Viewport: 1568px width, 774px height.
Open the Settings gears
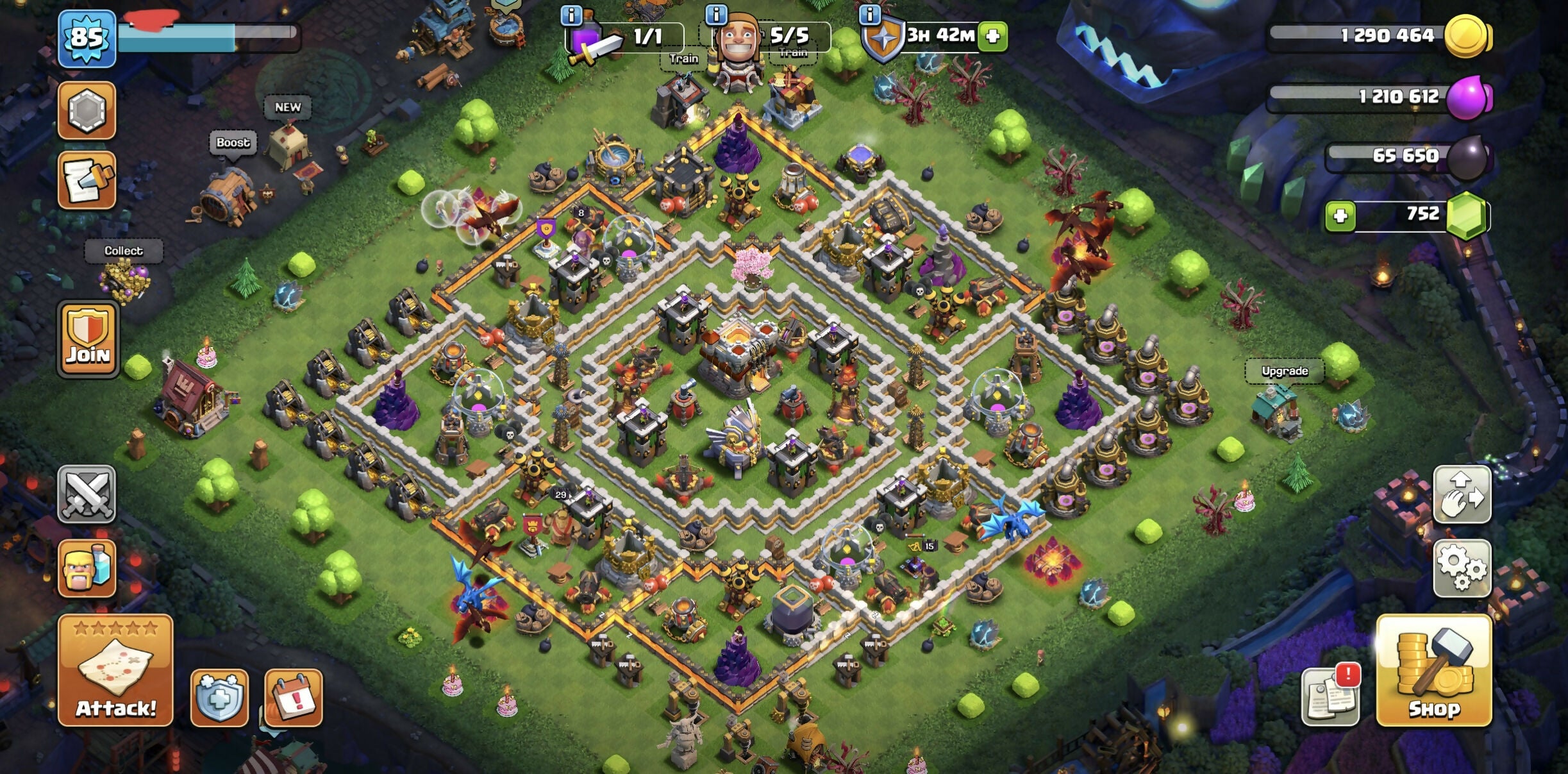pos(1462,567)
